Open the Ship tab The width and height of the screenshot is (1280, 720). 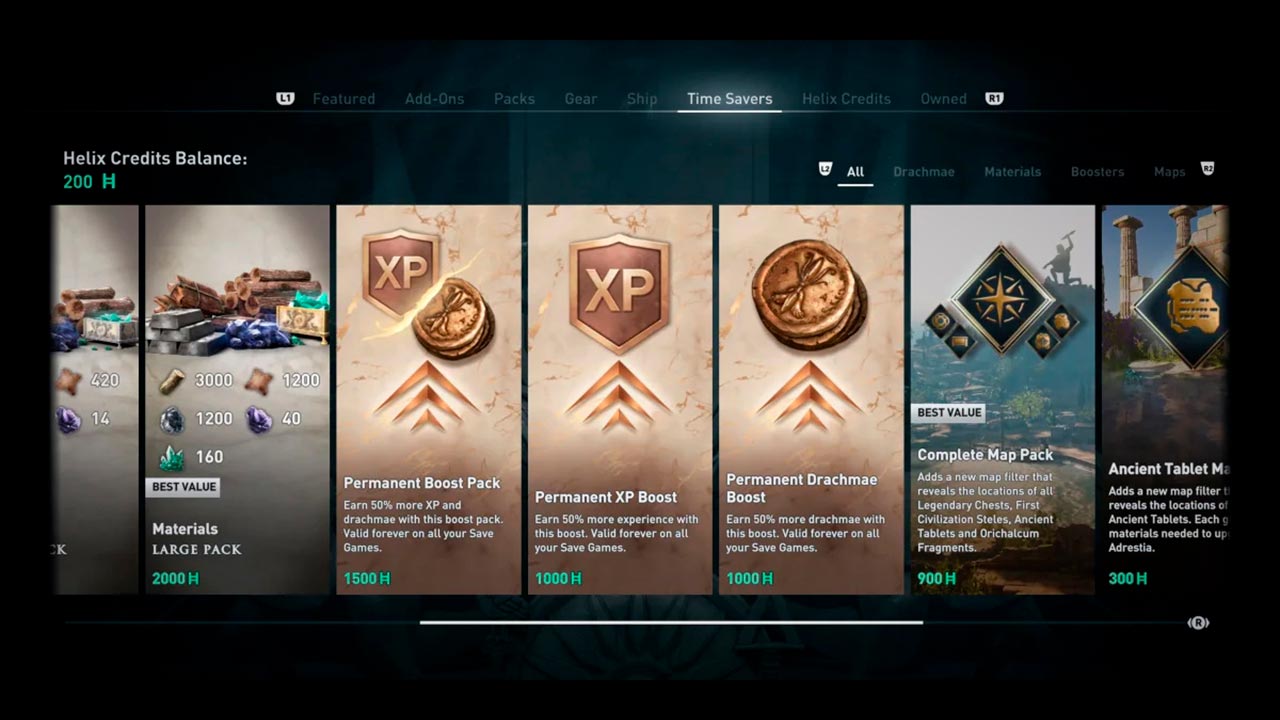[x=642, y=99]
